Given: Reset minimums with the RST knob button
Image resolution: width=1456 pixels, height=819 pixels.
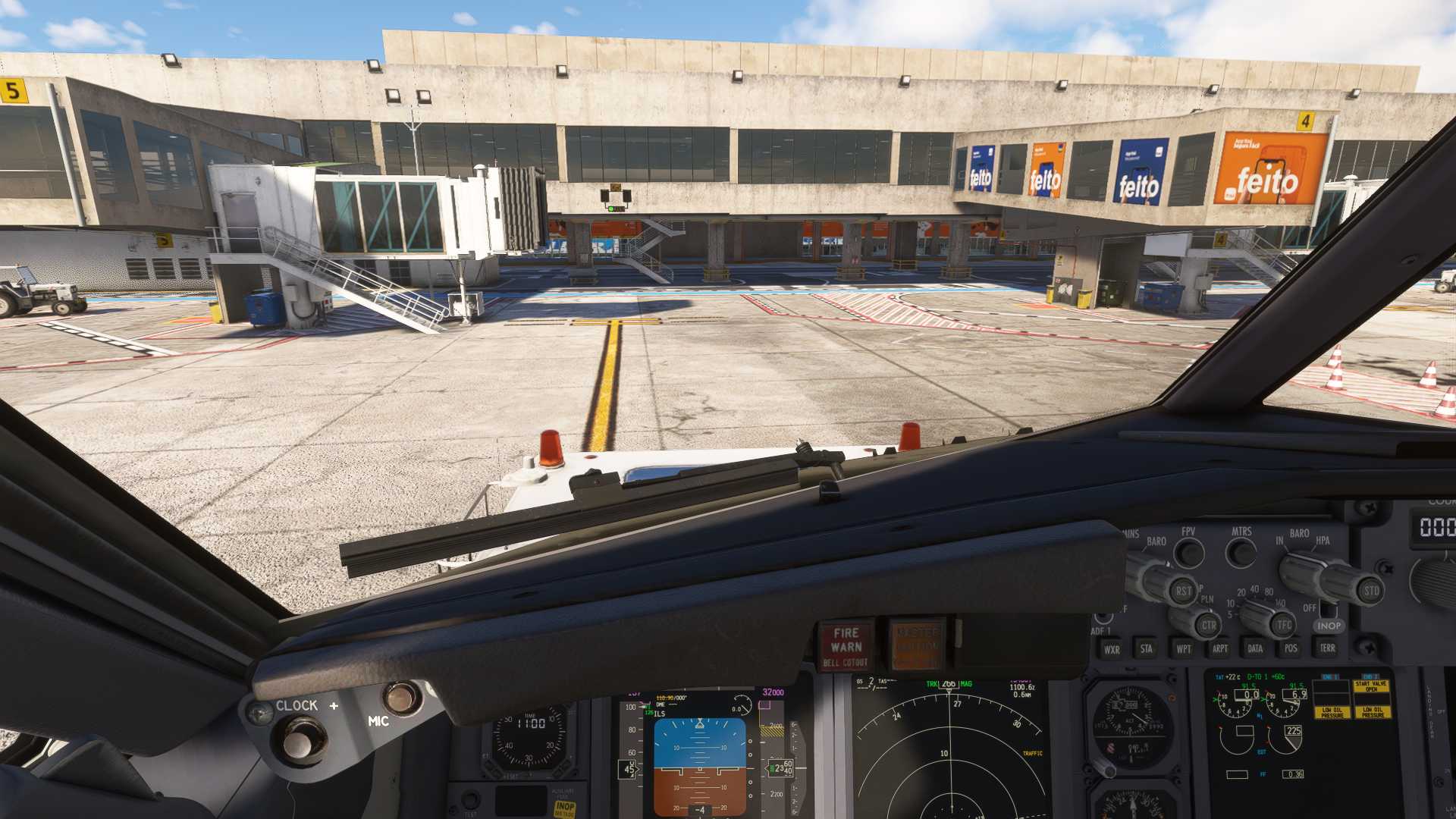Looking at the screenshot, I should tap(1182, 591).
